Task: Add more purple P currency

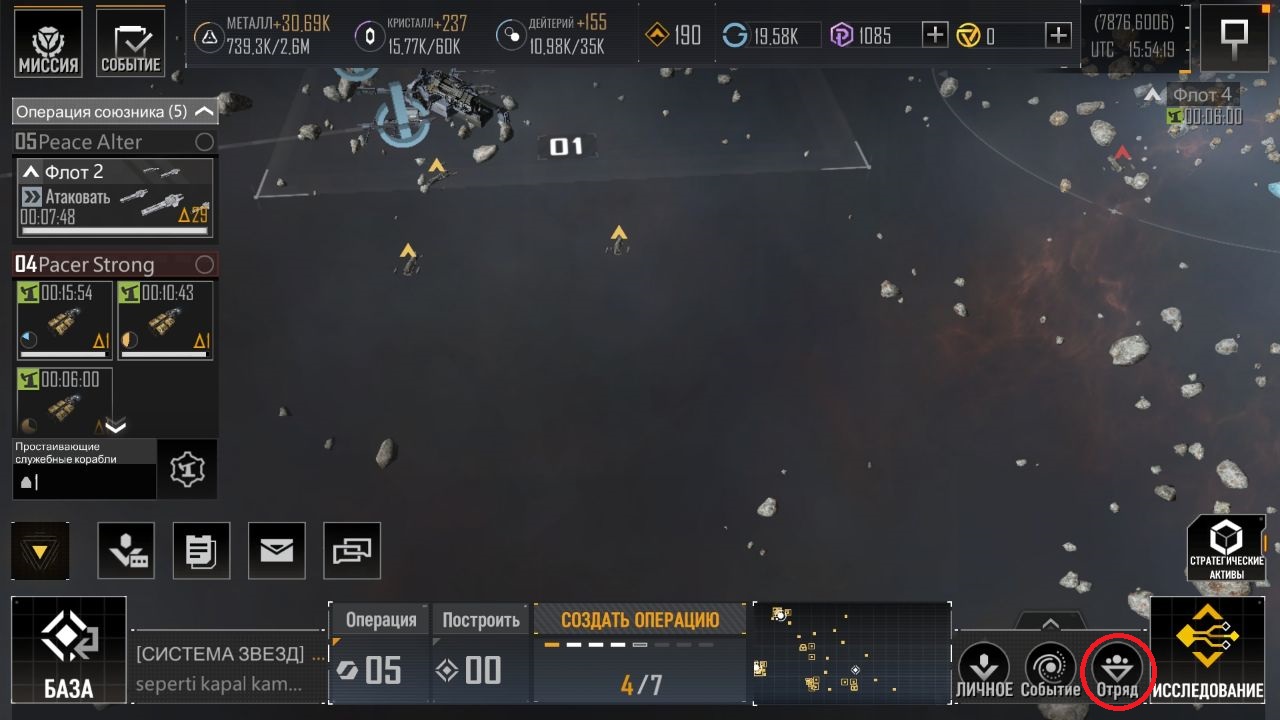Action: (x=934, y=36)
